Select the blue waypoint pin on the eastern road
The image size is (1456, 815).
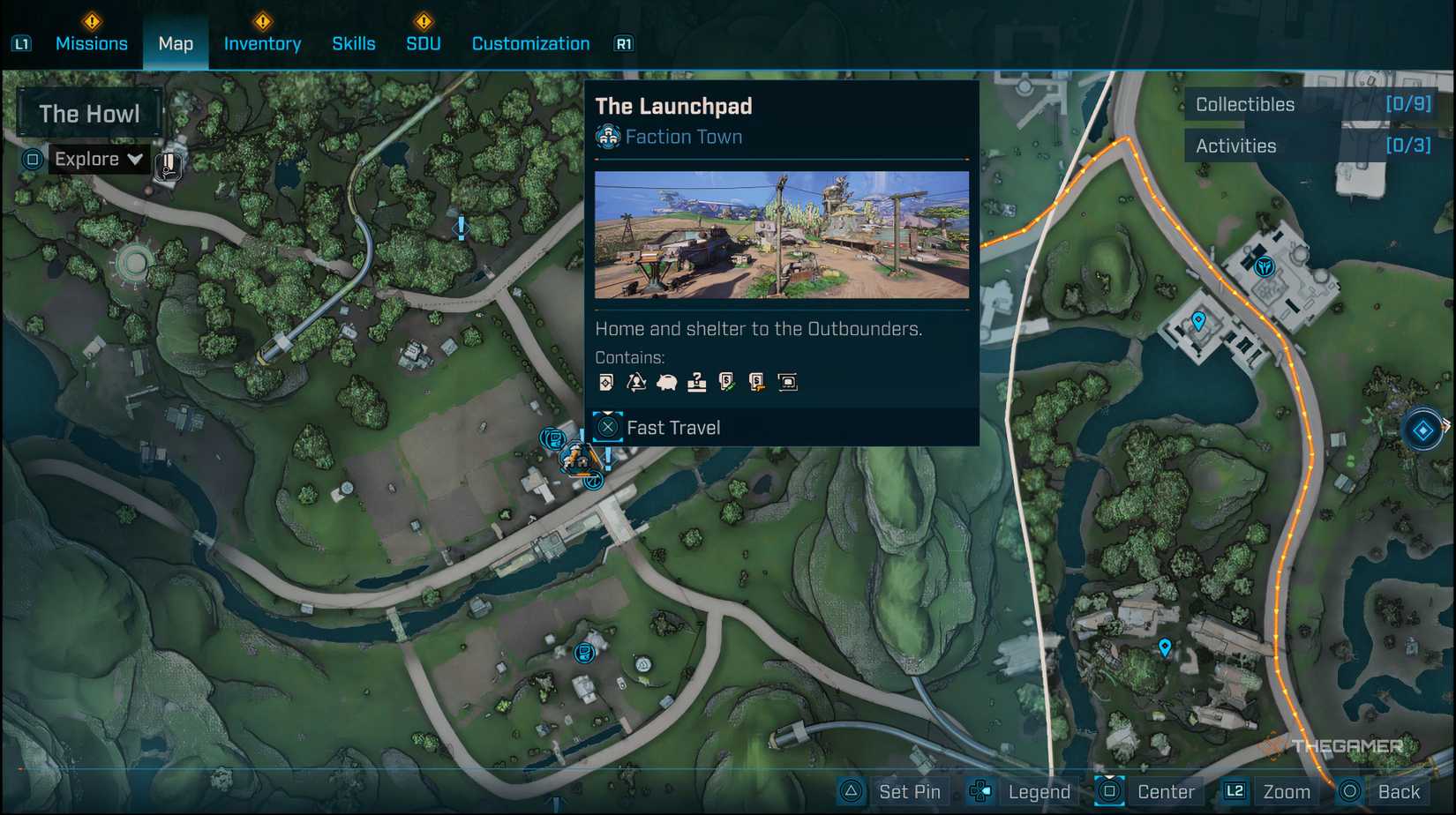pyautogui.click(x=1166, y=648)
